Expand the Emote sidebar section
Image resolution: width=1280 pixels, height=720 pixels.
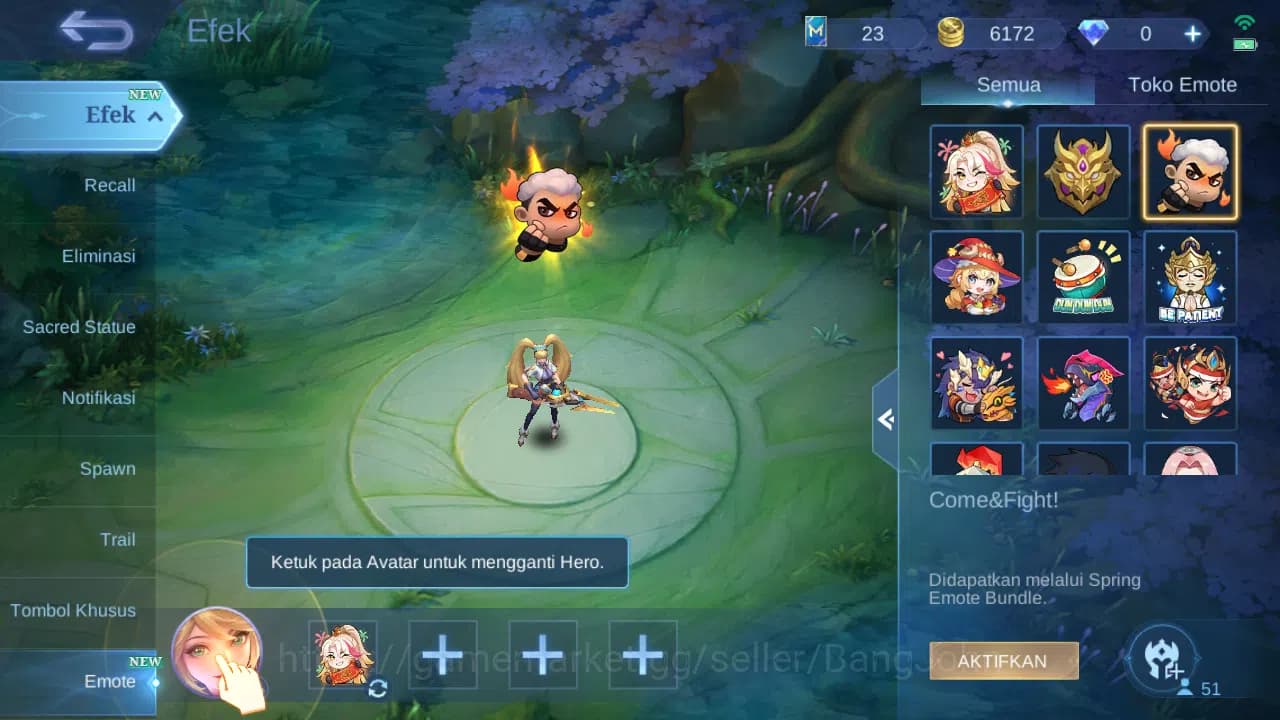coord(110,681)
